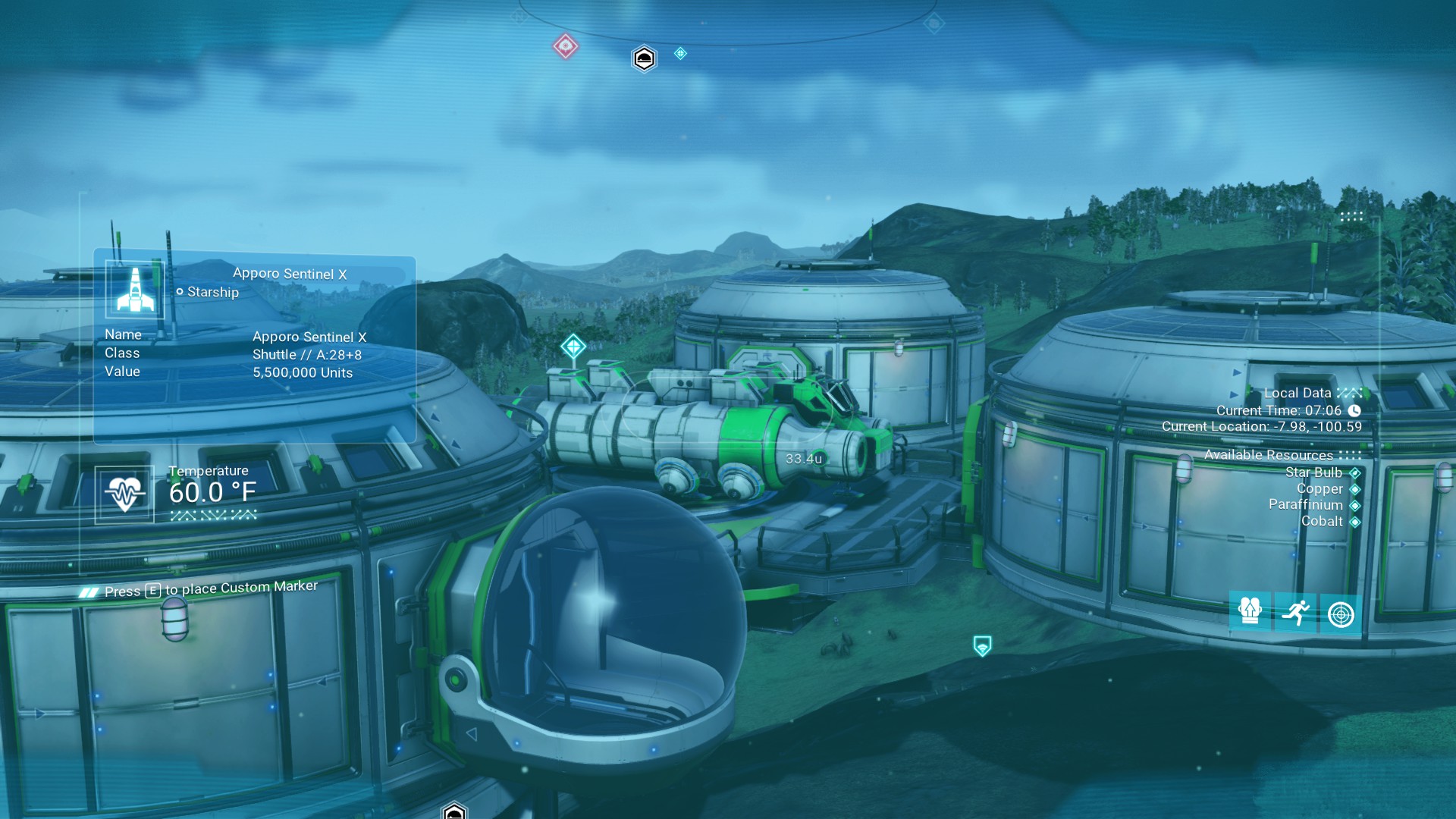This screenshot has width=1456, height=819.
Task: Choose the Copper resource entry
Action: click(x=1319, y=488)
